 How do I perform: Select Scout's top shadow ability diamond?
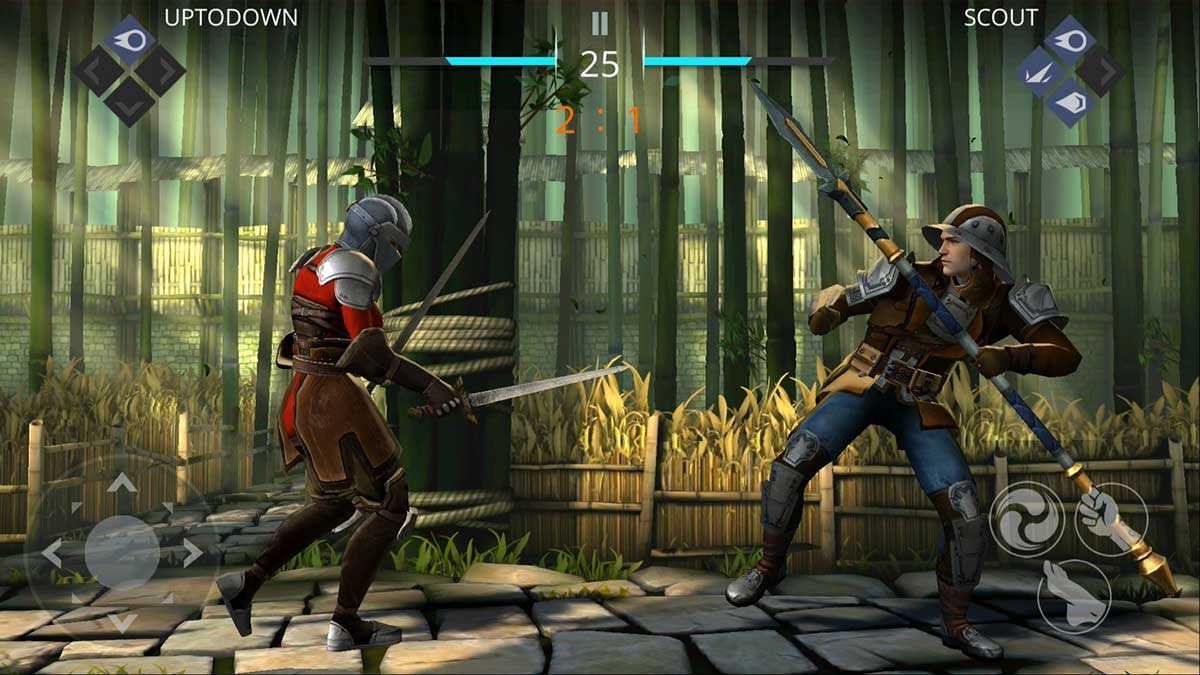tap(1070, 39)
